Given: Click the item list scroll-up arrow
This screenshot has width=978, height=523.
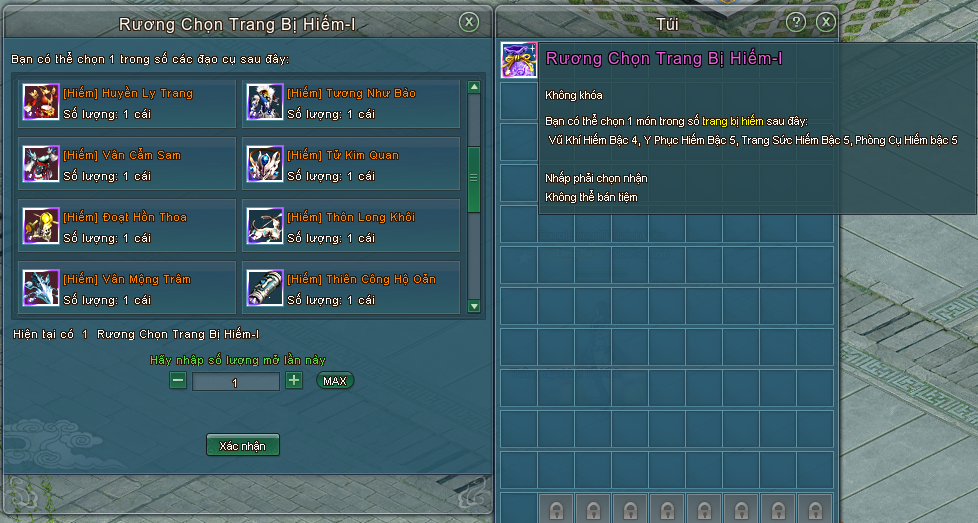Looking at the screenshot, I should [474, 87].
